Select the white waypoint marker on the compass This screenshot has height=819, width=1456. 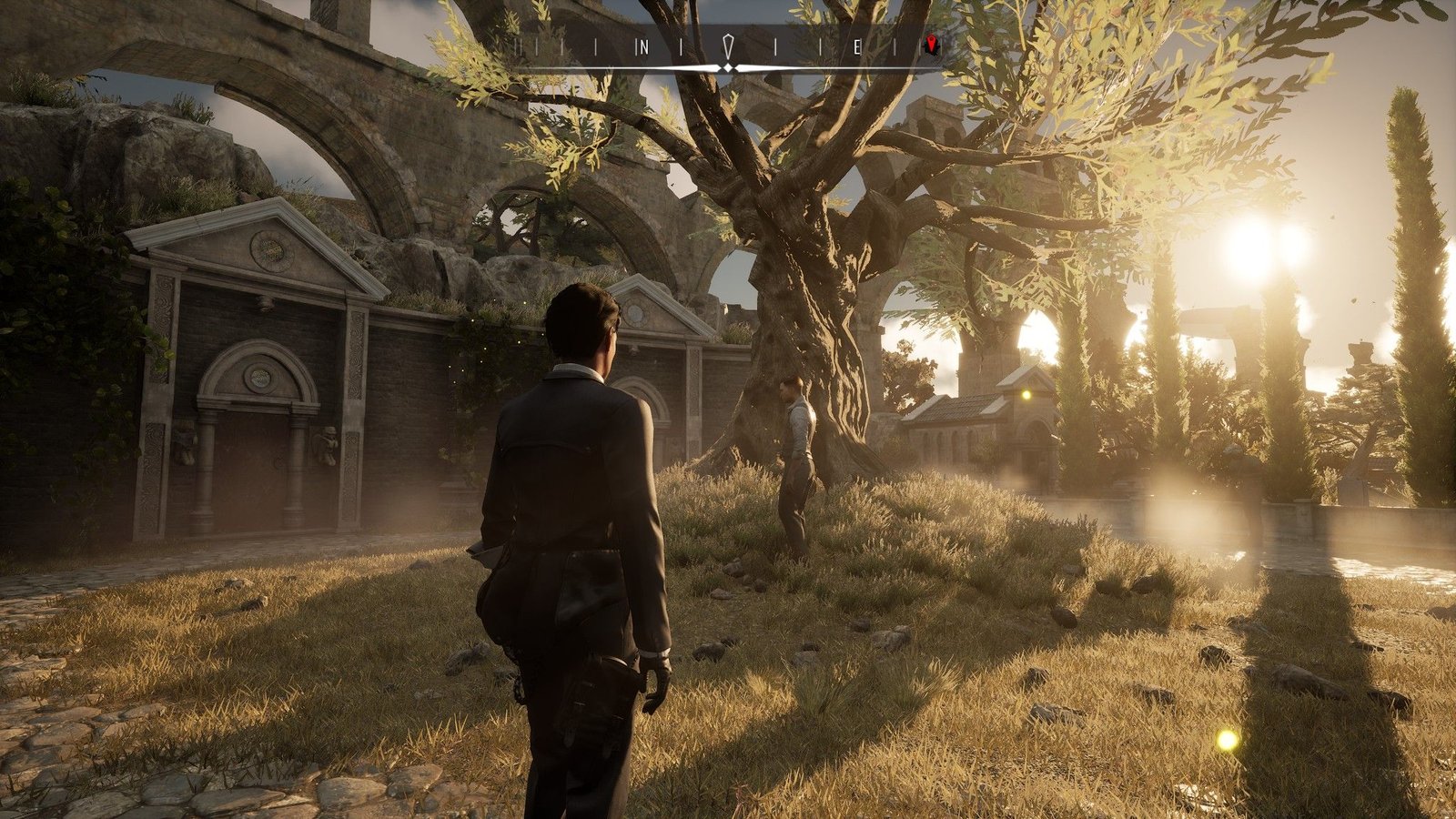(728, 47)
